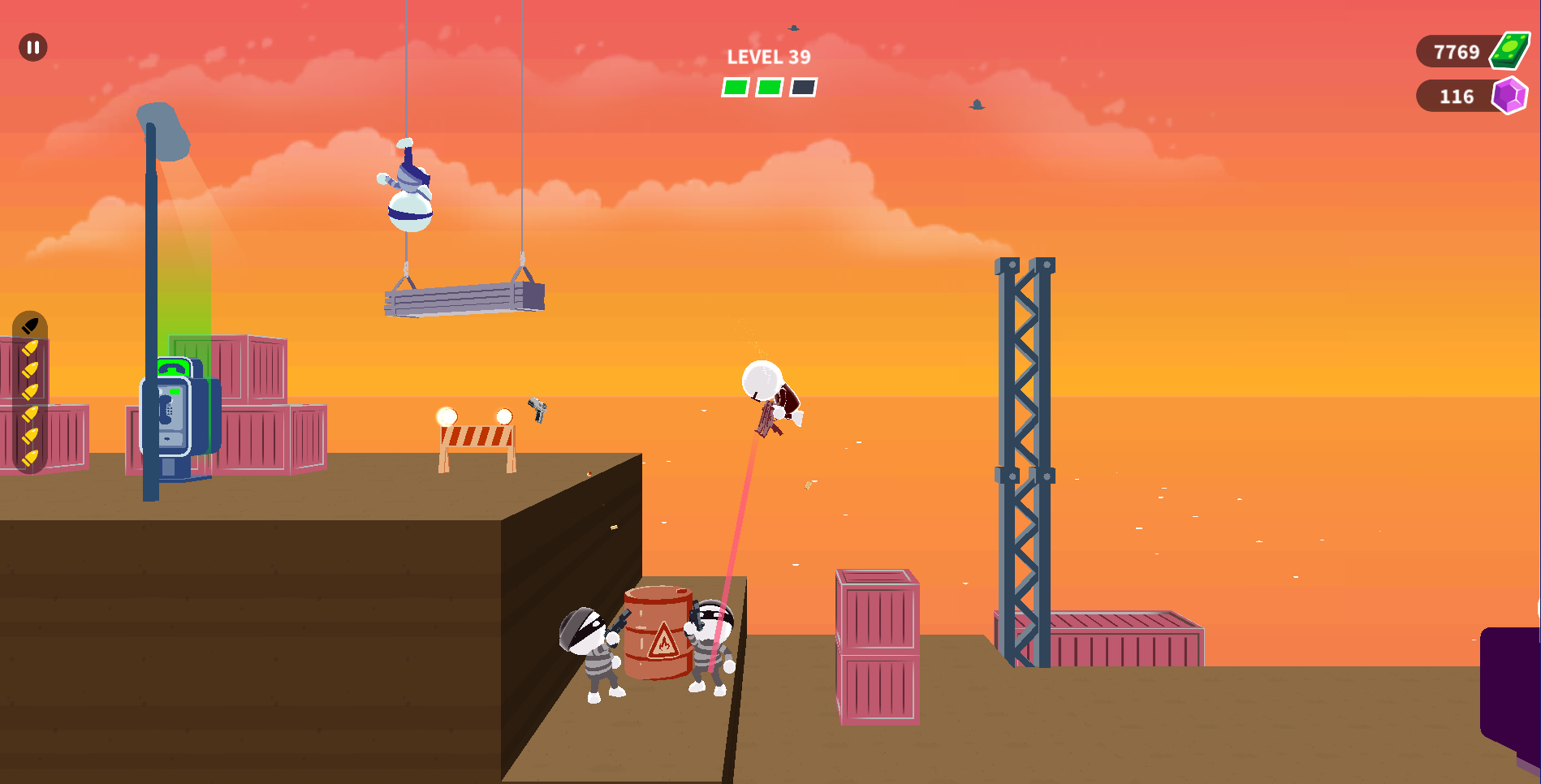Open the purple gem balance showing 116
This screenshot has width=1541, height=784.
click(x=1470, y=97)
